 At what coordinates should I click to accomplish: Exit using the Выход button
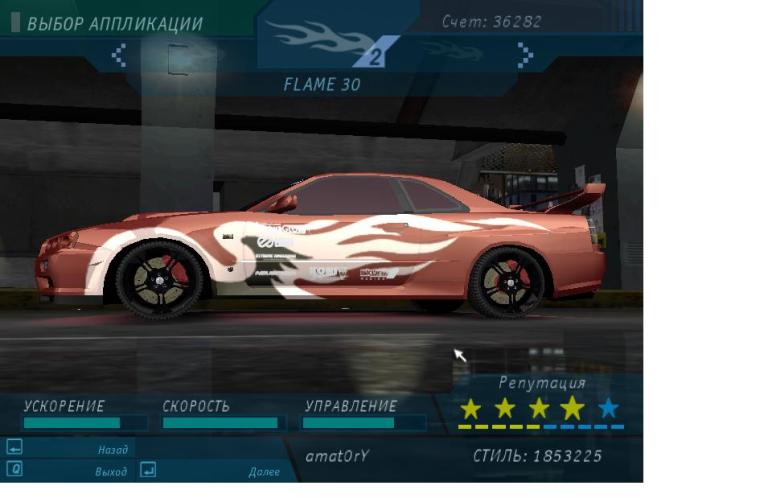tap(68, 470)
